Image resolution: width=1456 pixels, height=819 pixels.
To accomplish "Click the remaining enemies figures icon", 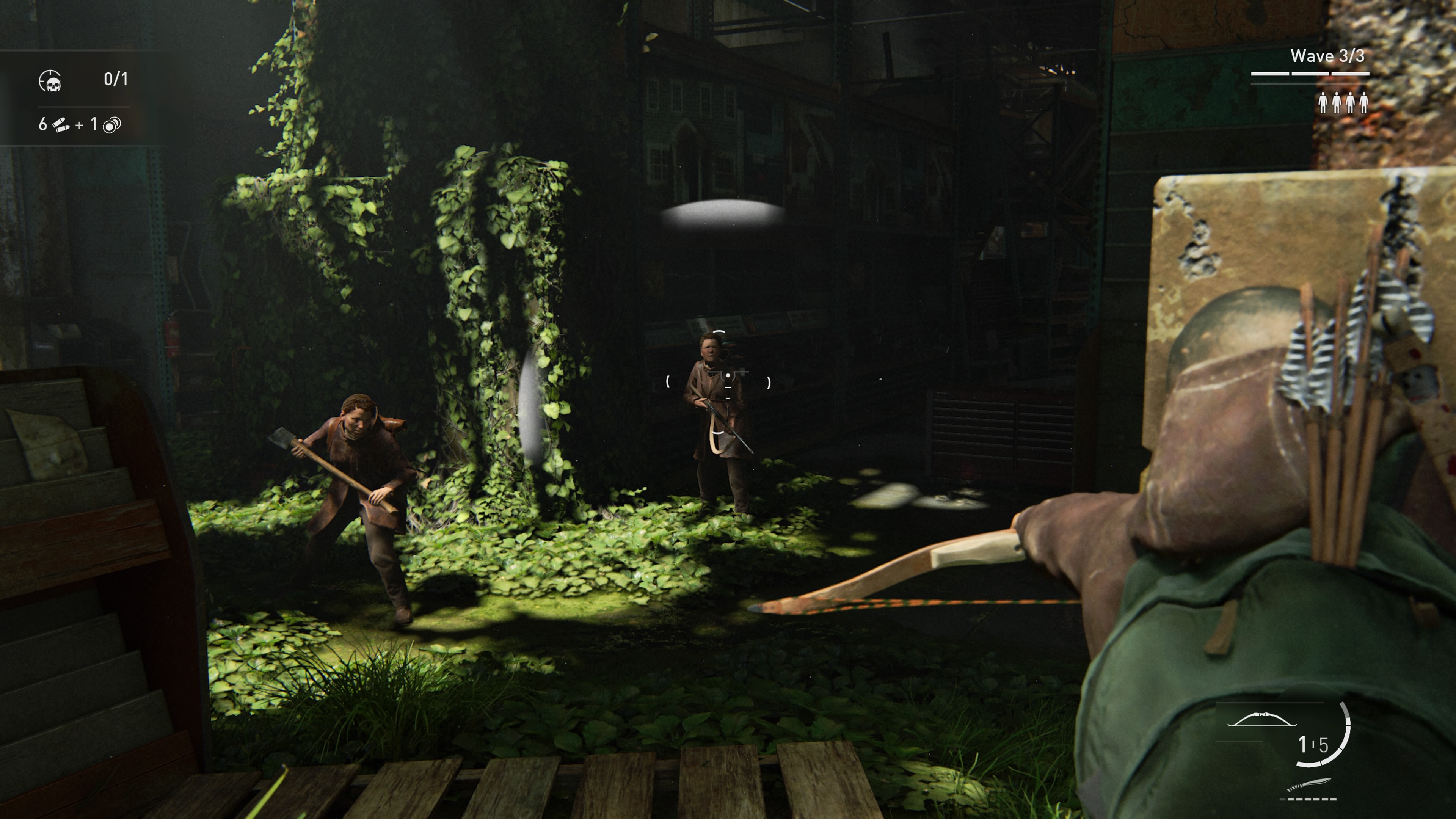I will 1343,103.
